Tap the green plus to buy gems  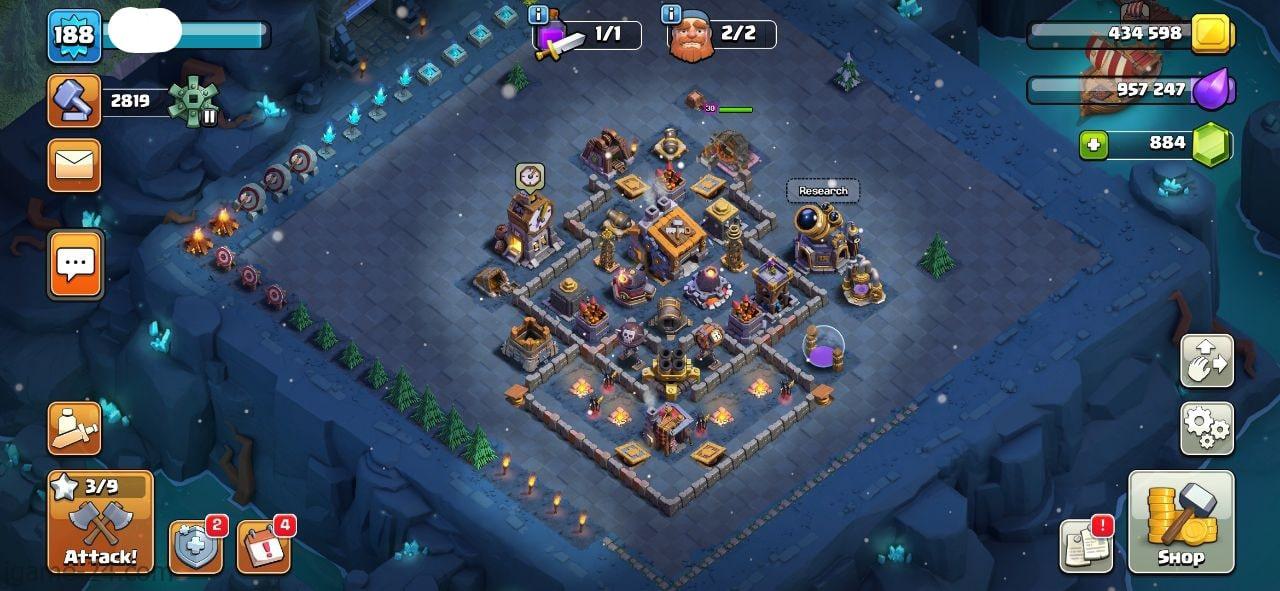pyautogui.click(x=1094, y=145)
